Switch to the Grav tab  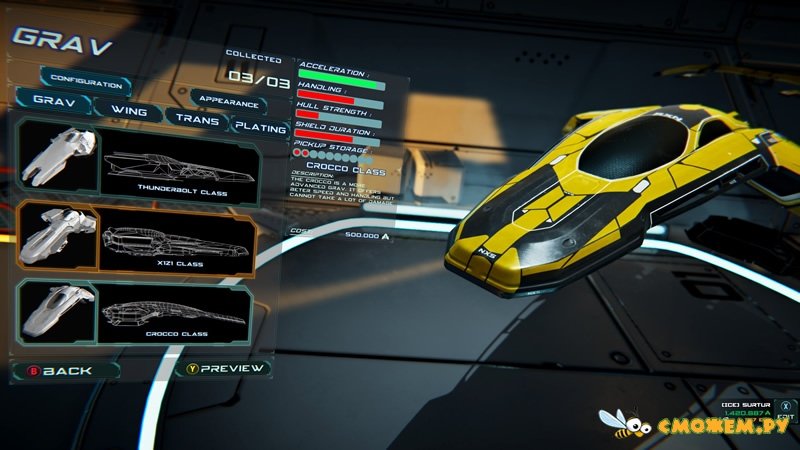click(53, 102)
